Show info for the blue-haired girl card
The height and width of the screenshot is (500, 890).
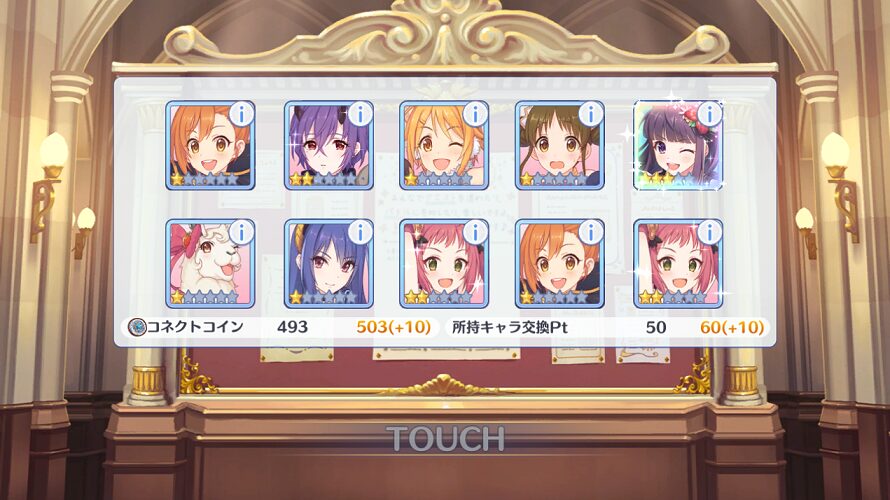pyautogui.click(x=359, y=232)
